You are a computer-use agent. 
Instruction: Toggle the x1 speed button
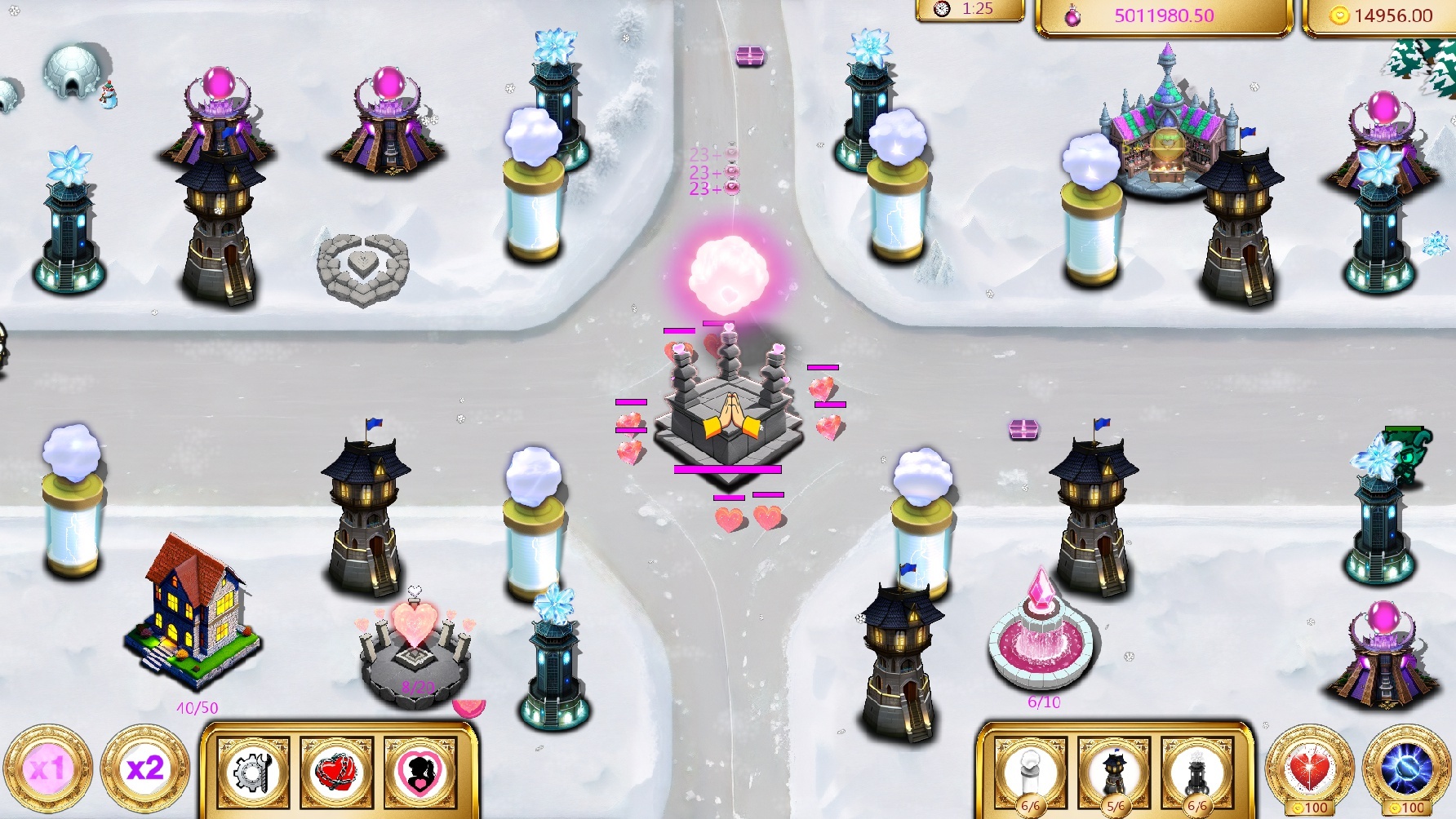[x=47, y=771]
